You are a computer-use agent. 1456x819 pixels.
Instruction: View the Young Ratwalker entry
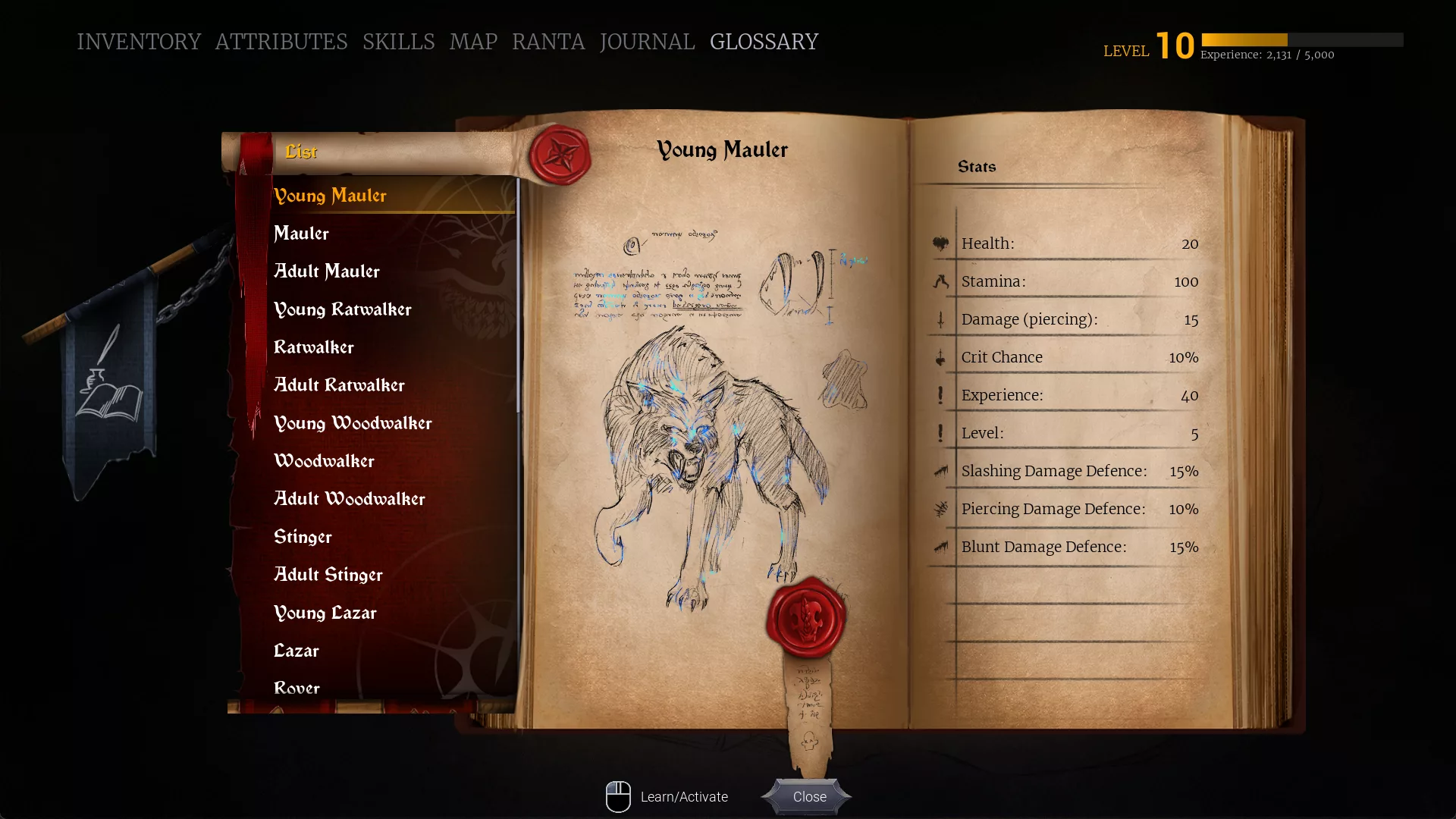pos(343,309)
